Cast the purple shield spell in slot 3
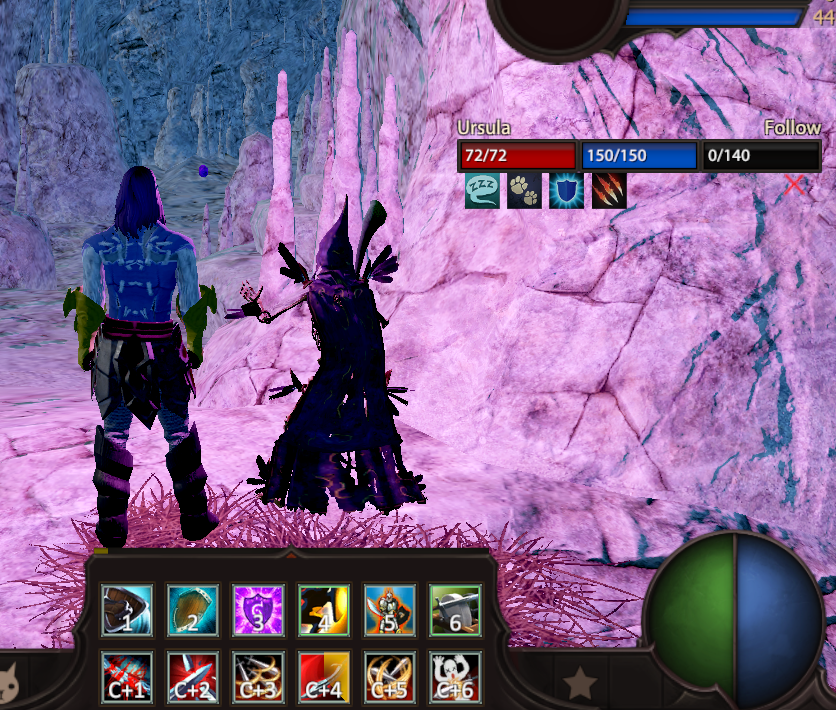The height and width of the screenshot is (710, 836). (259, 611)
